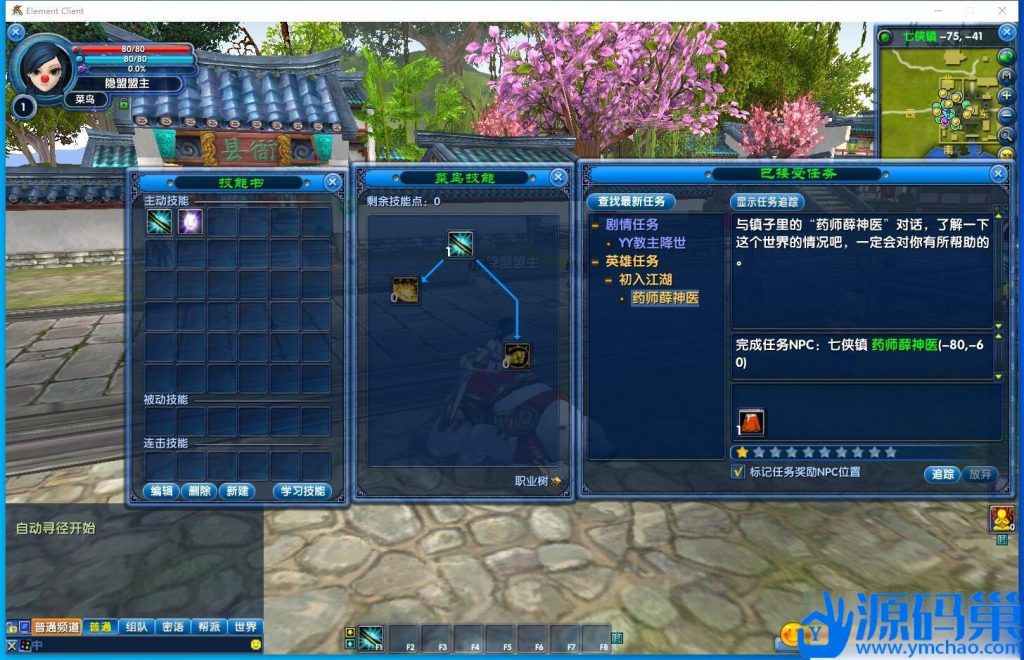This screenshot has width=1024, height=660.
Task: Select the YY教主降世 quest entry
Action: coord(652,242)
